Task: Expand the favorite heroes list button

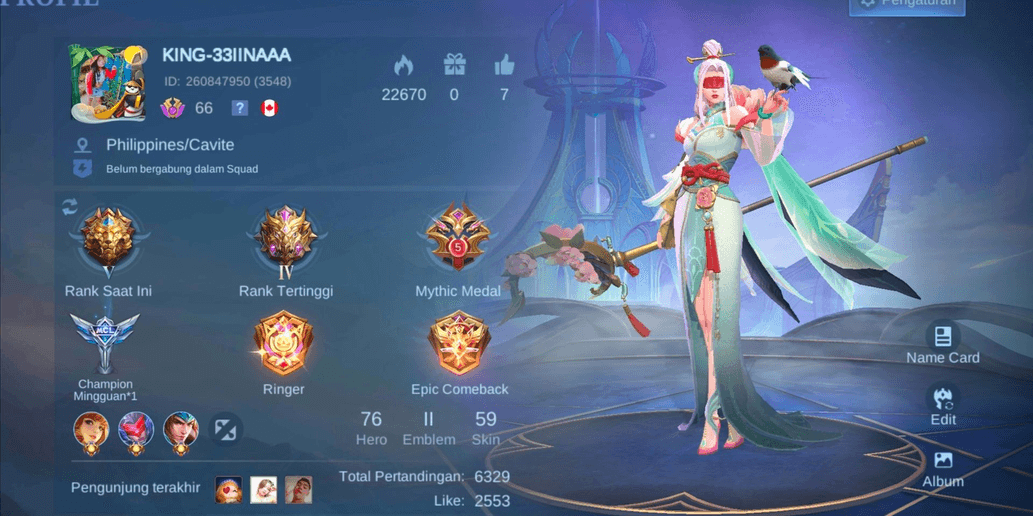Action: (x=226, y=430)
